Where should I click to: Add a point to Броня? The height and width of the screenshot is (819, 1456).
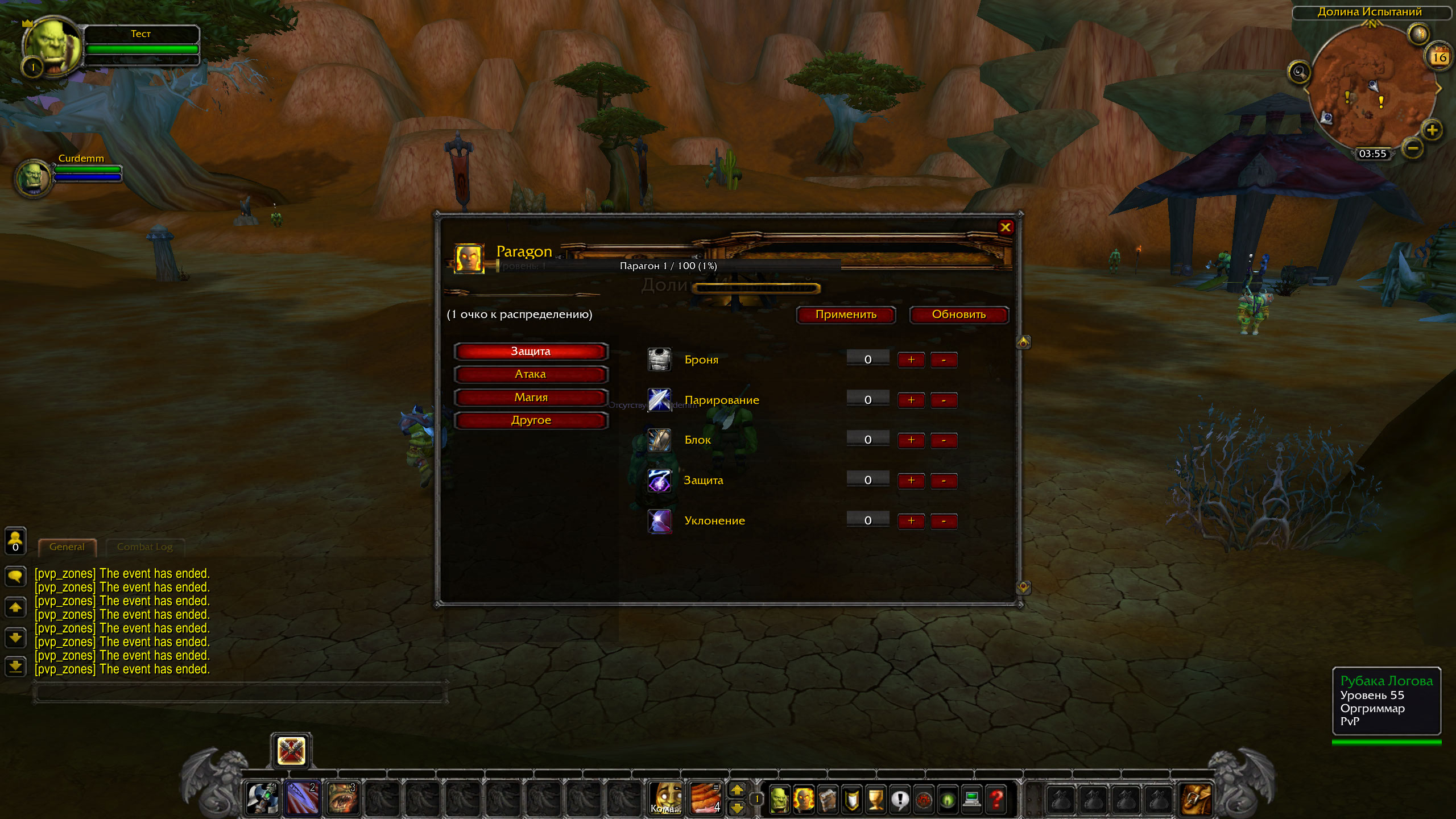pyautogui.click(x=911, y=359)
